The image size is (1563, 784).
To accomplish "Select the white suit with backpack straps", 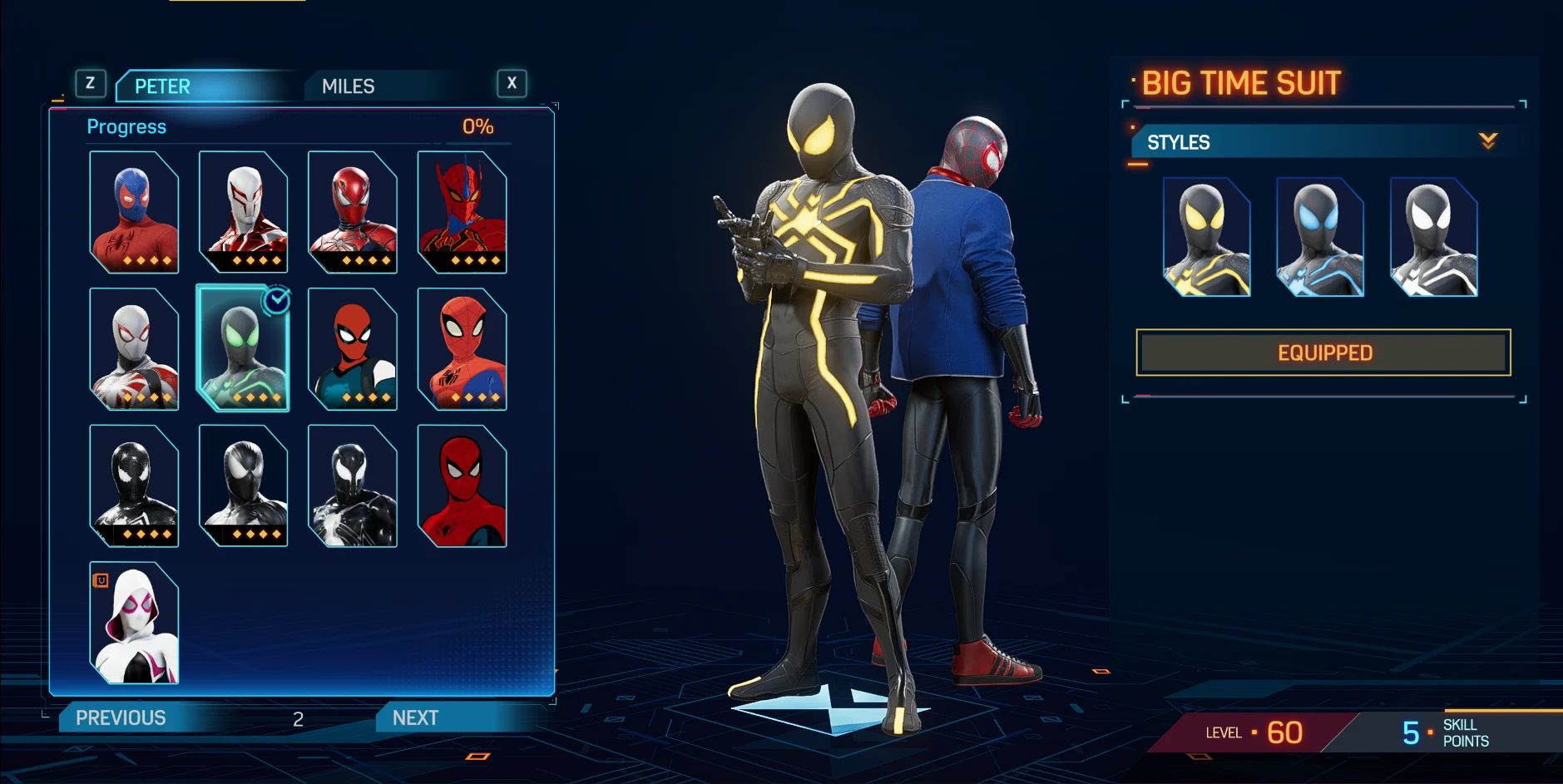I will (x=134, y=349).
